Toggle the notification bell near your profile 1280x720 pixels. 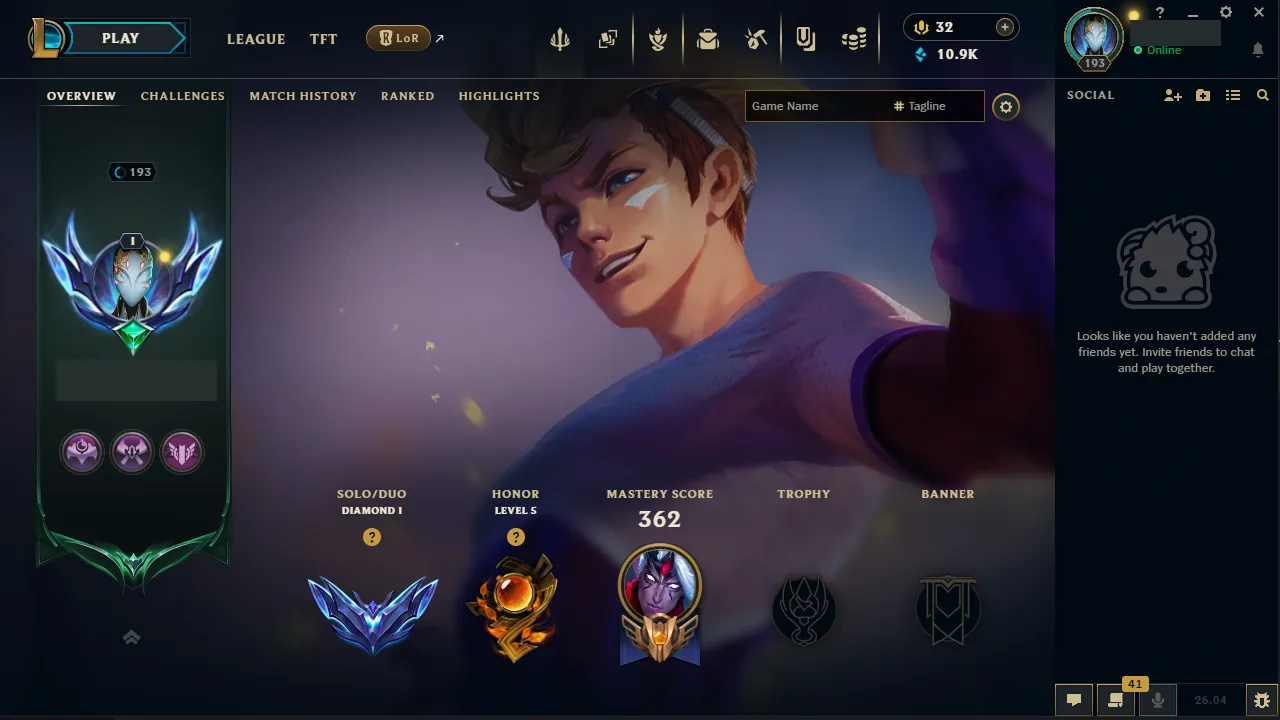(1257, 48)
